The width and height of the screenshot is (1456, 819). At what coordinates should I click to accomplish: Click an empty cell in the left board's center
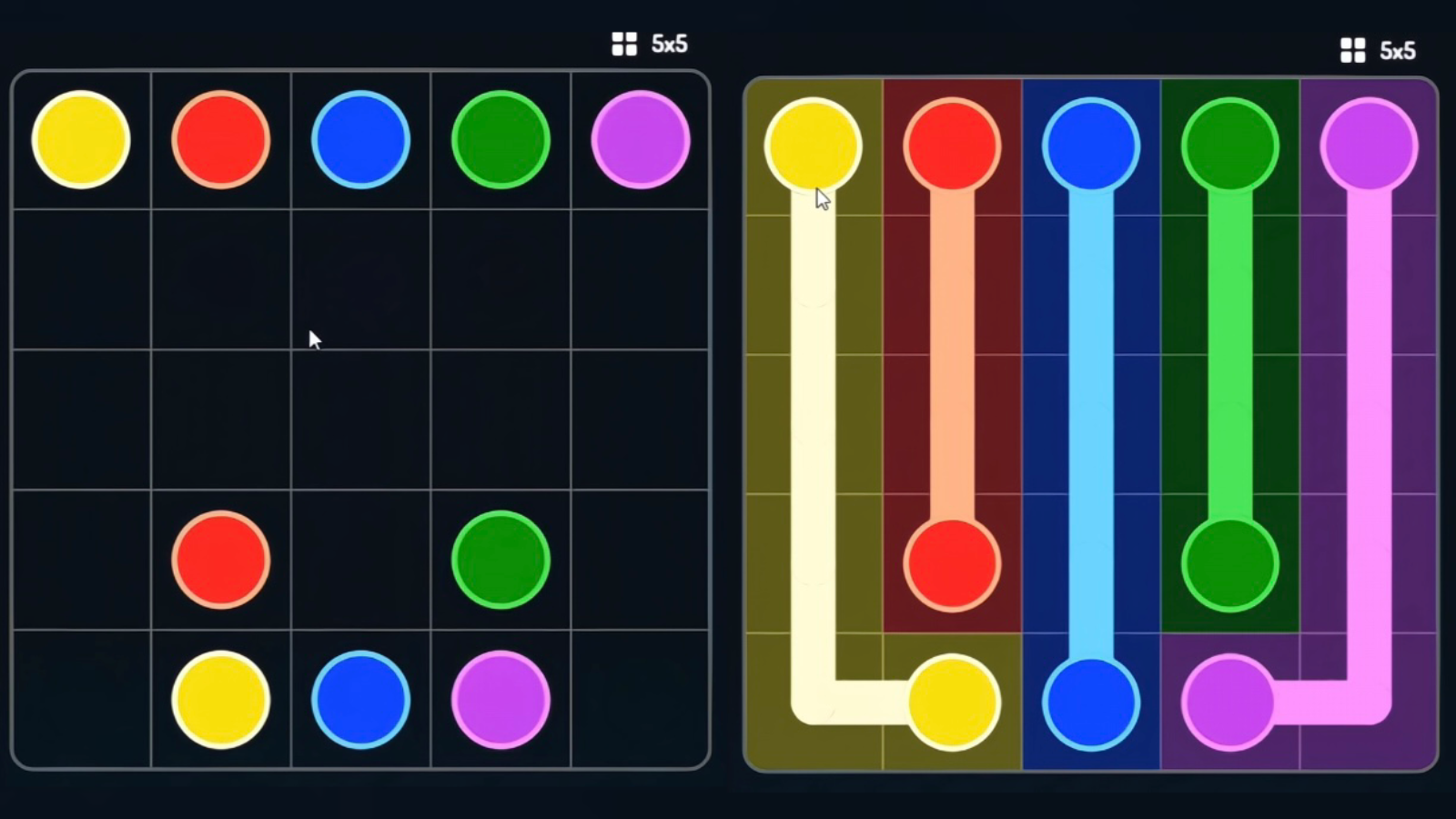(x=359, y=419)
